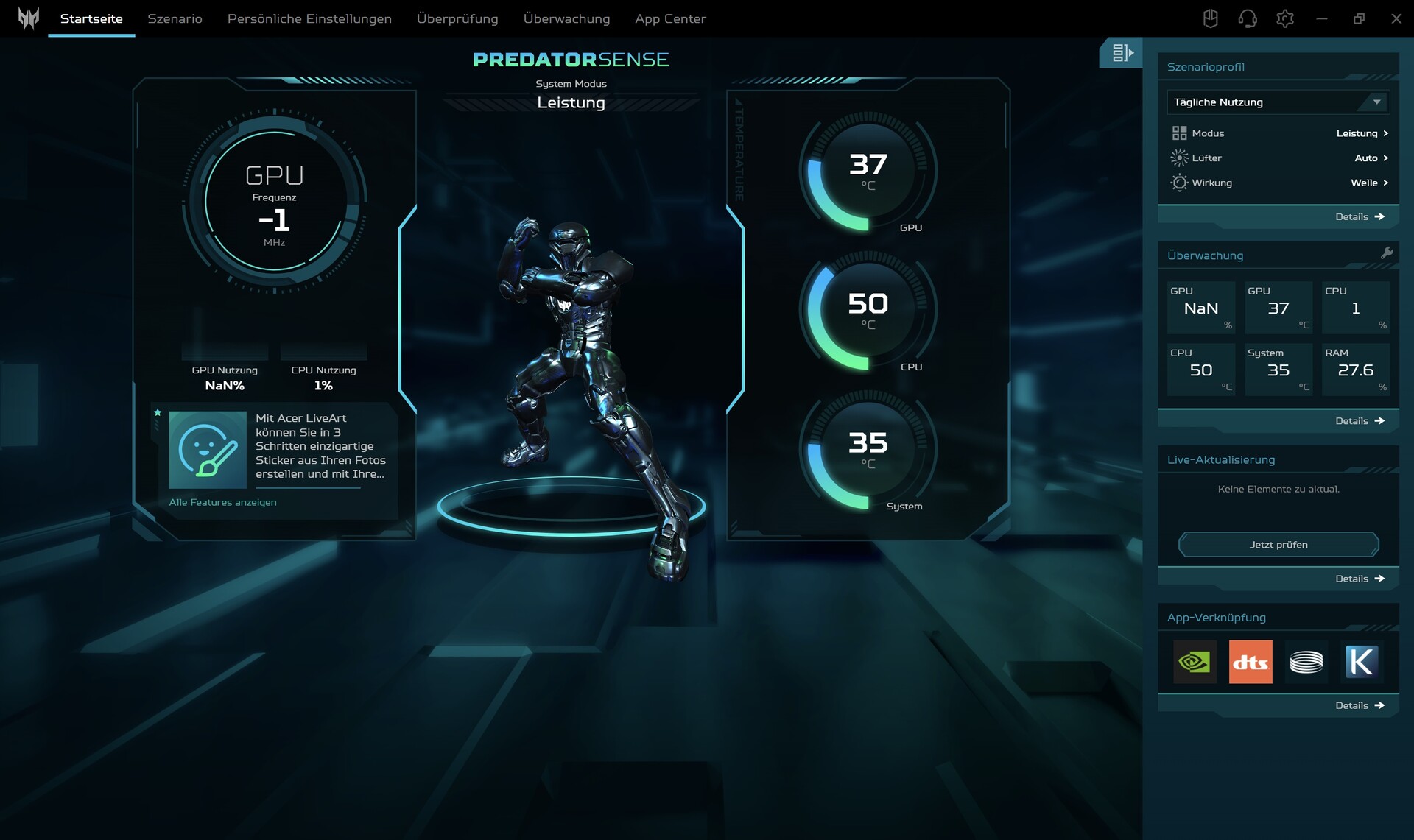
Task: Launch the NVIDIA app shortcut
Action: coord(1195,662)
